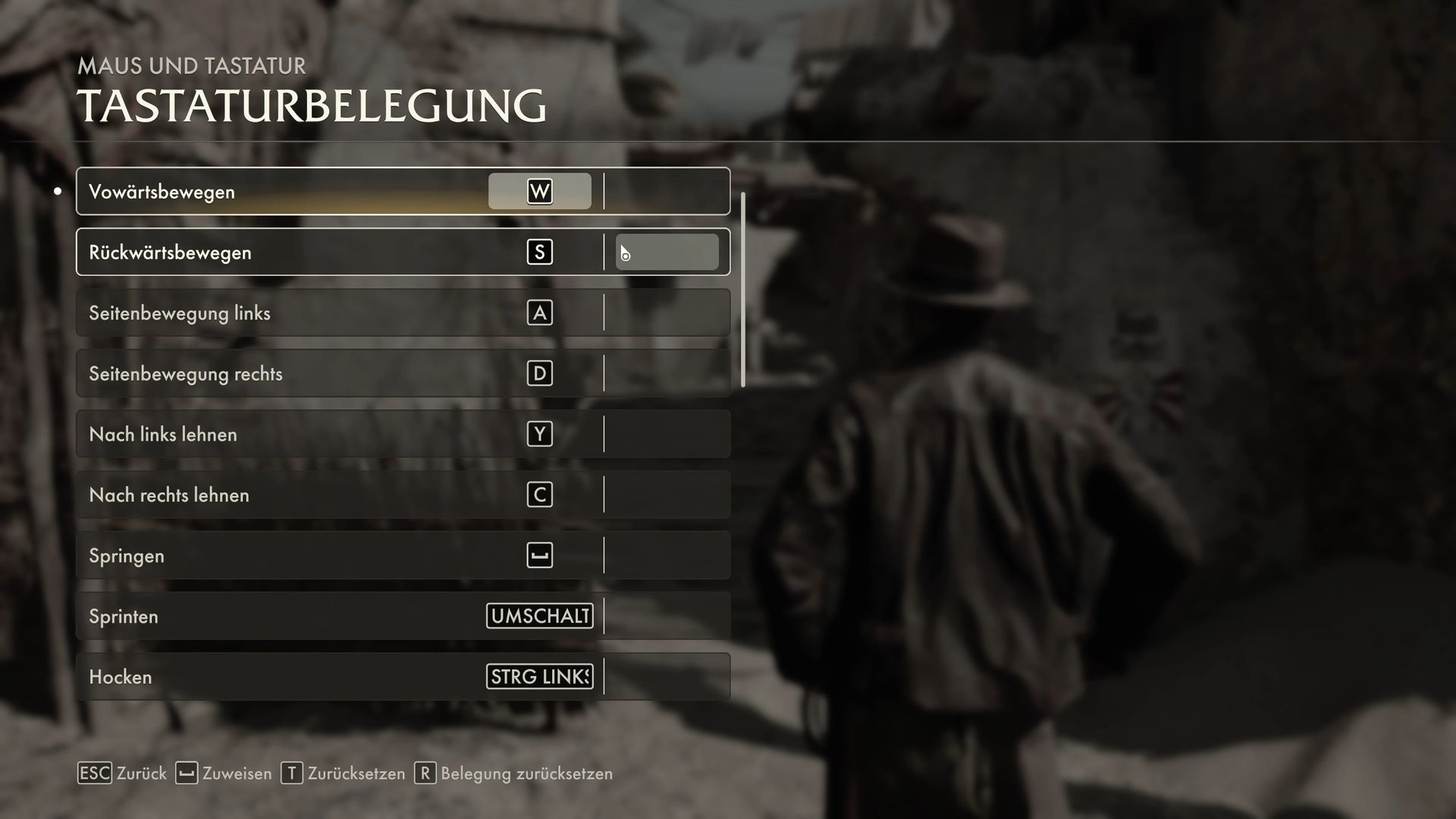Click the Sprinten UMSCHALT key binding
This screenshot has width=1456, height=819.
point(539,616)
